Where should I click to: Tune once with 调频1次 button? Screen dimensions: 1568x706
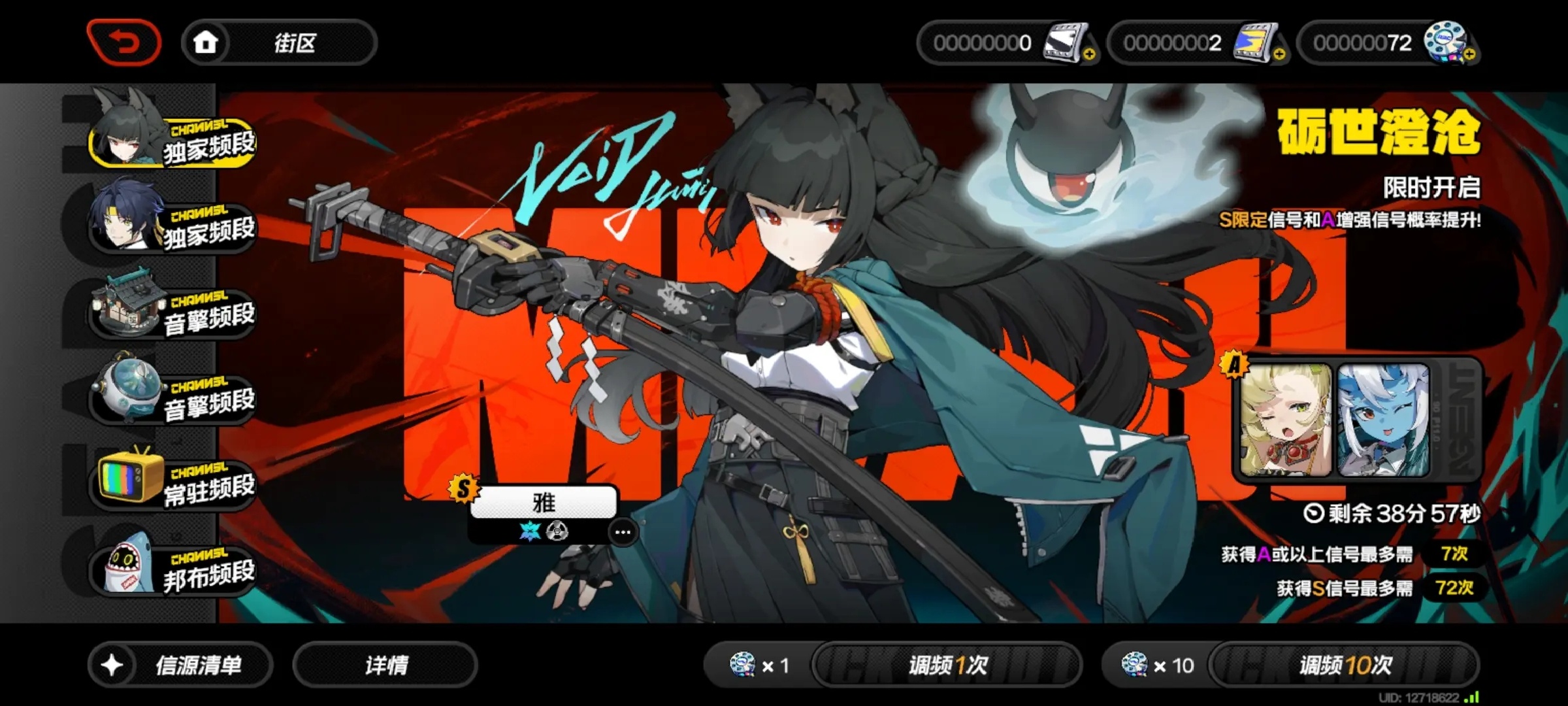pyautogui.click(x=947, y=665)
